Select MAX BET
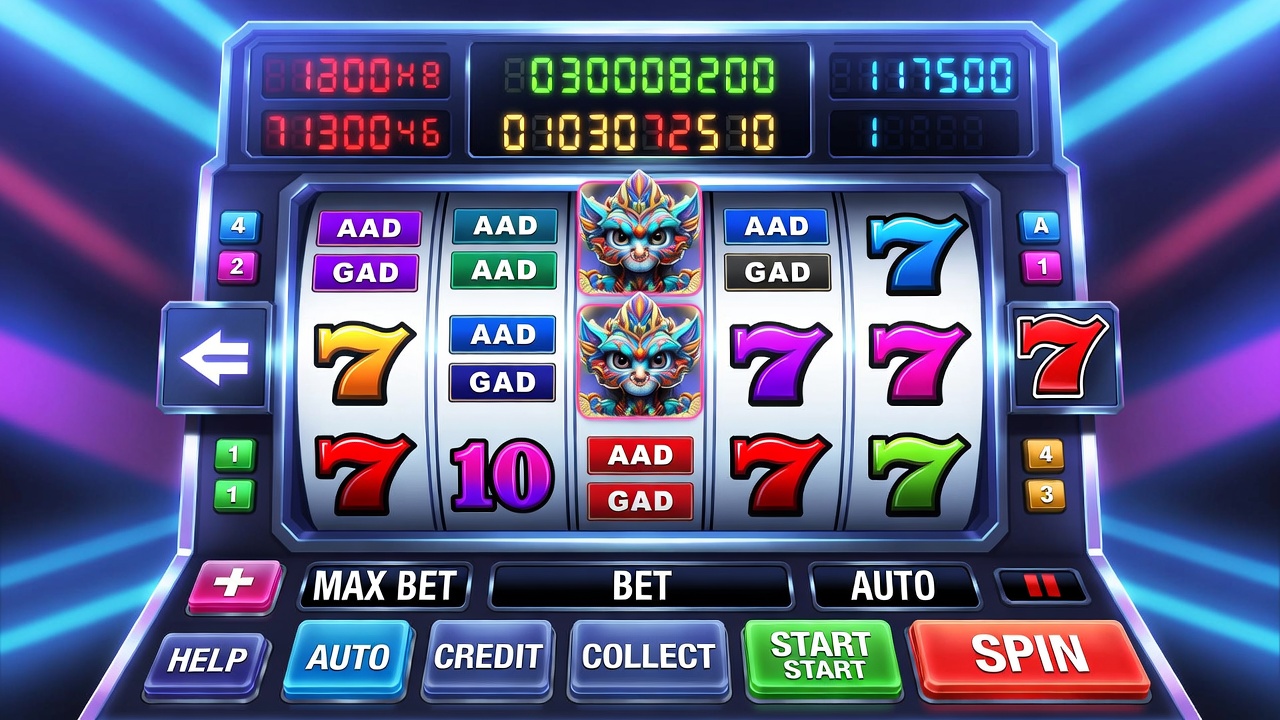The image size is (1280, 720). click(385, 586)
